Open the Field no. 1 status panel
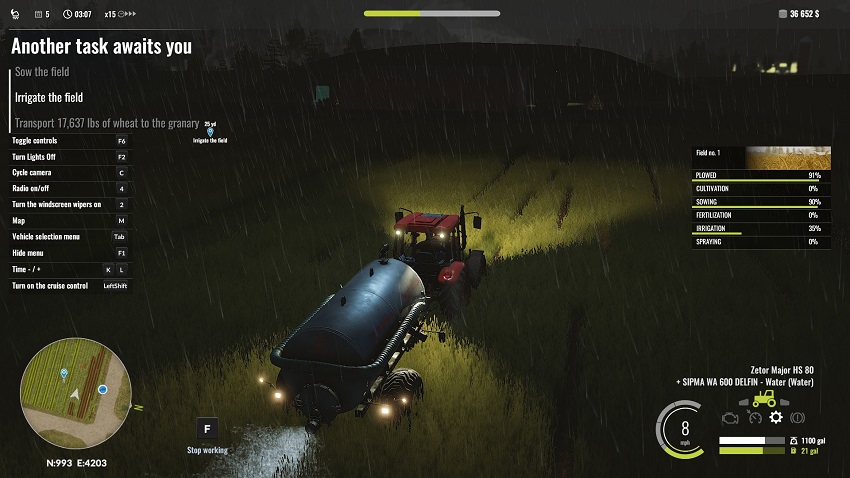 pos(762,158)
